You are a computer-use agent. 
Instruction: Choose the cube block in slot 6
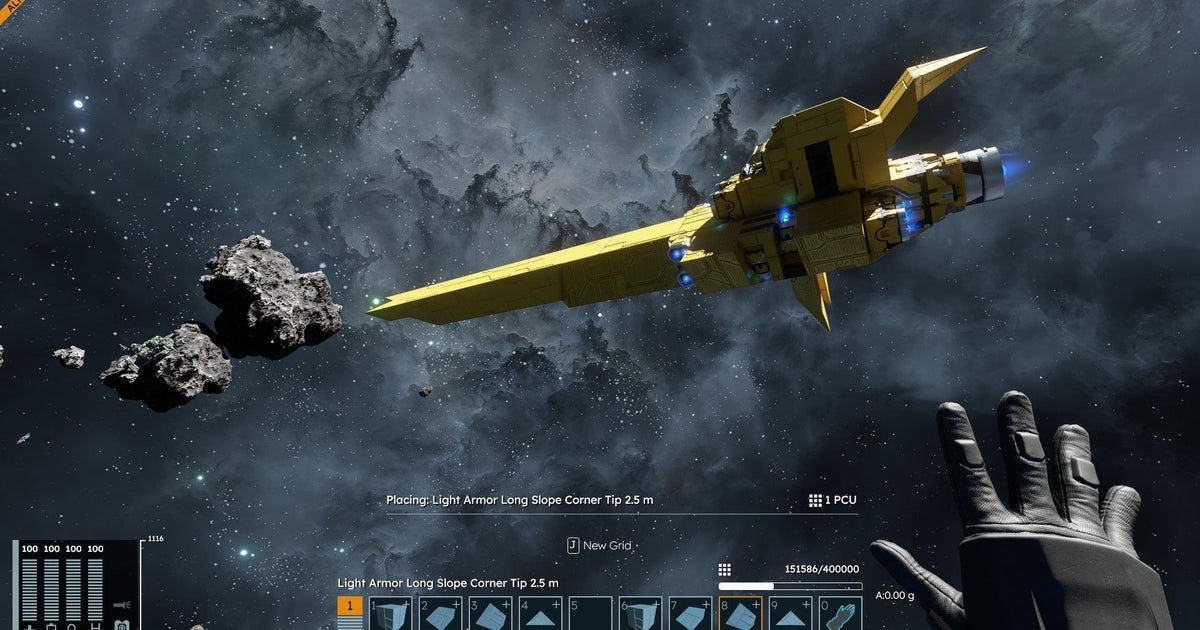(x=640, y=614)
